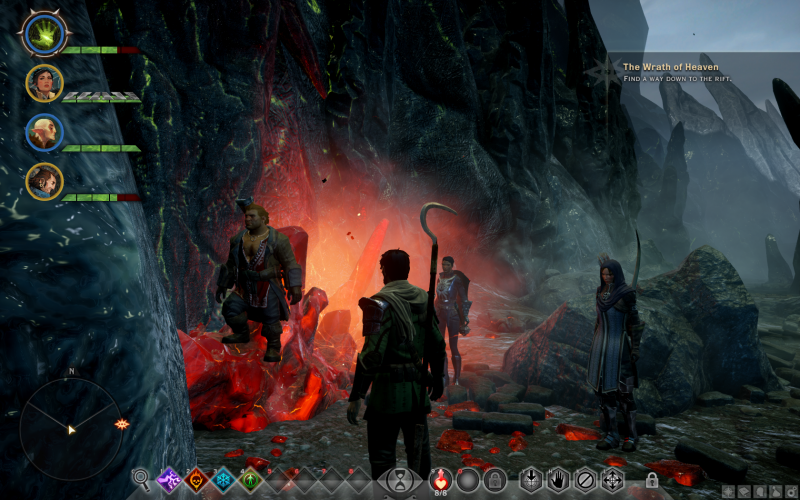Cast the purple lightning ability

[x=170, y=479]
